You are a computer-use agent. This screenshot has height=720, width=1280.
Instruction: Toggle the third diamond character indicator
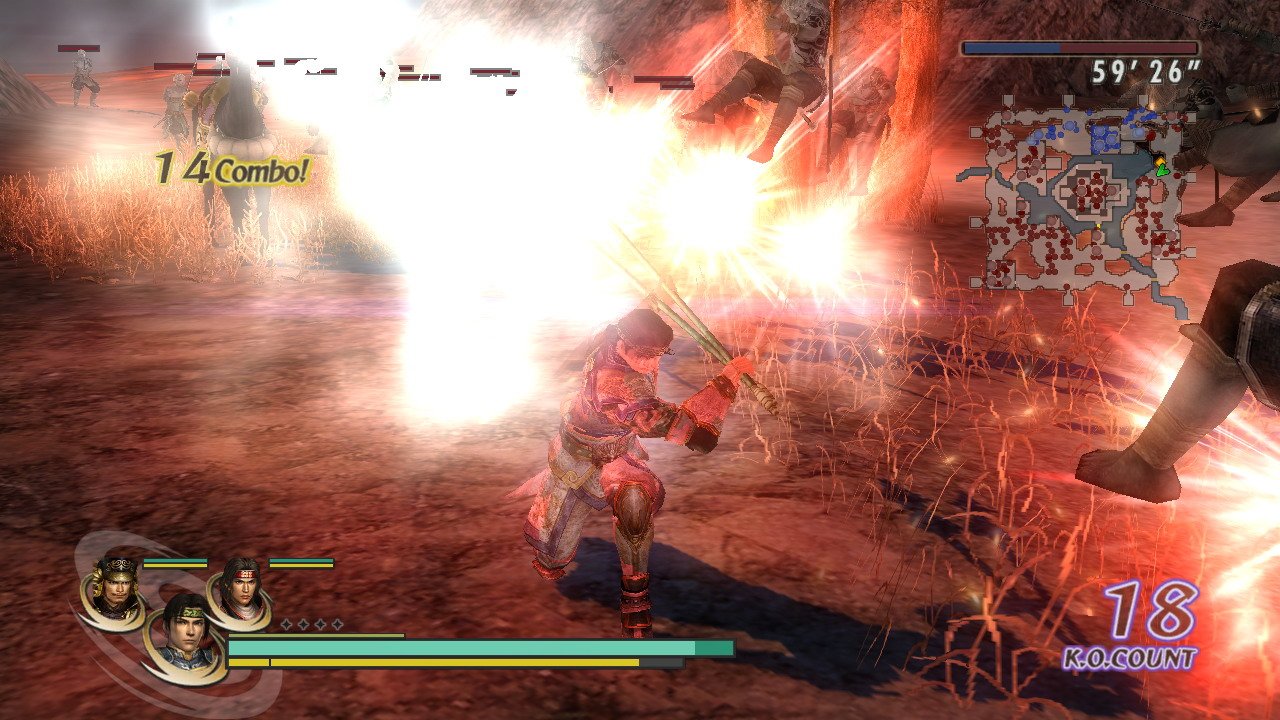tap(321, 623)
